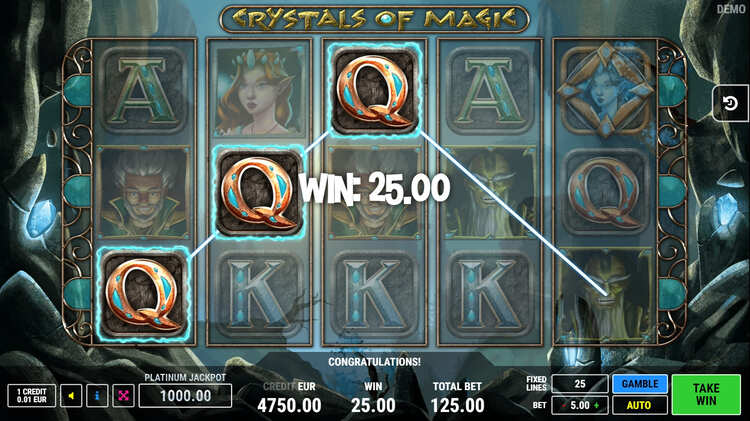
Task: Collect winnings with Take Win
Action: (707, 395)
